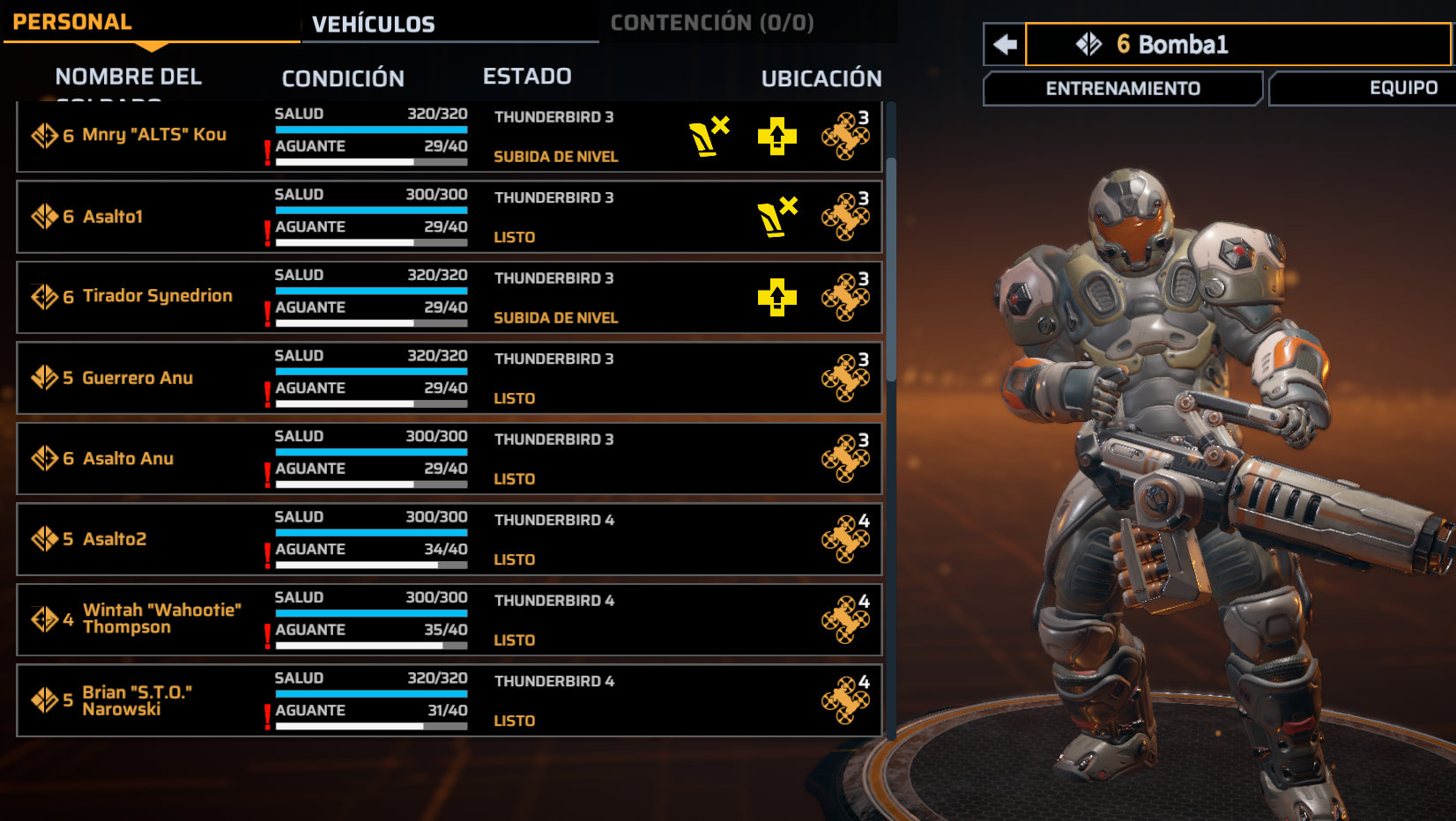Sort soldiers by Ubicación header
Image resolution: width=1456 pixels, height=821 pixels.
pyautogui.click(x=821, y=78)
